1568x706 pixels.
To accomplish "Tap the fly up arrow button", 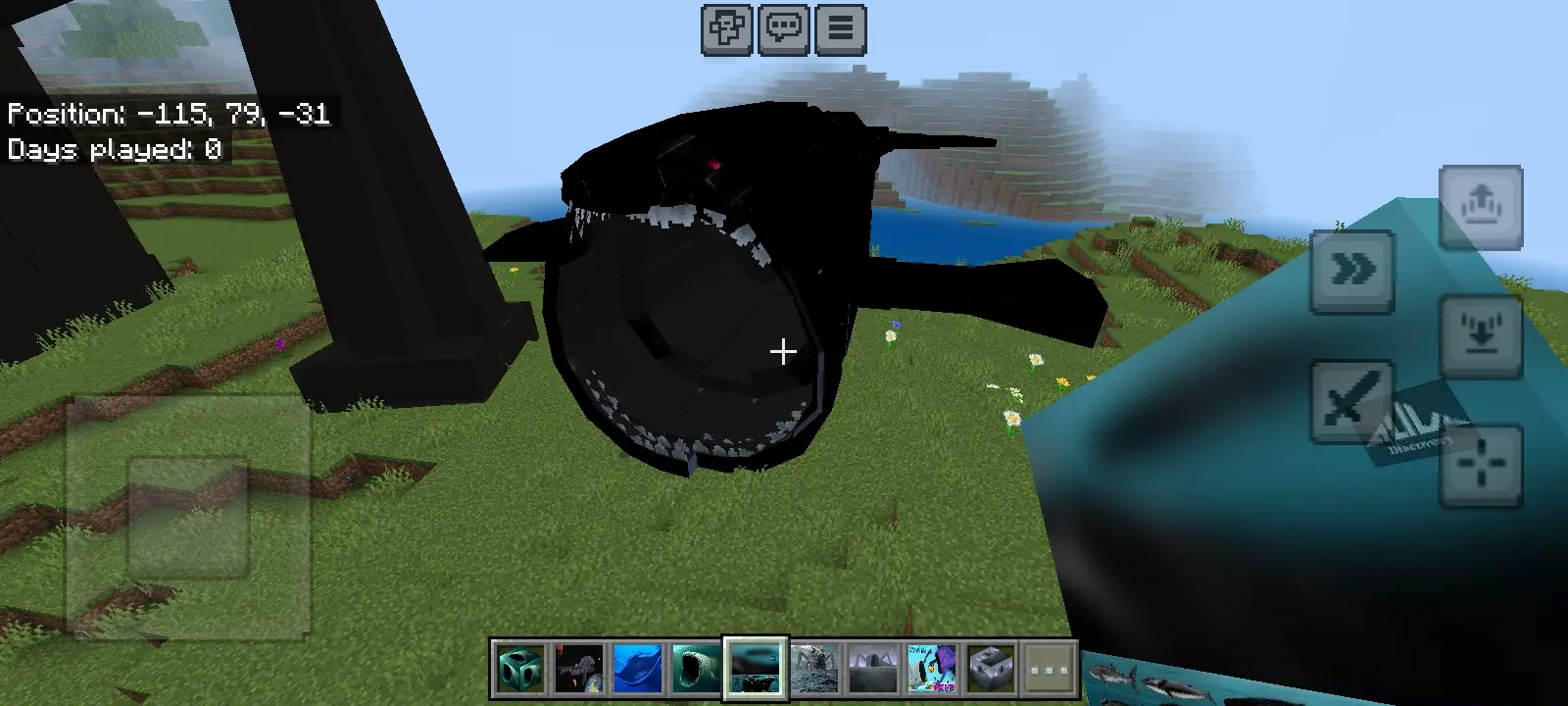I will tap(1480, 207).
